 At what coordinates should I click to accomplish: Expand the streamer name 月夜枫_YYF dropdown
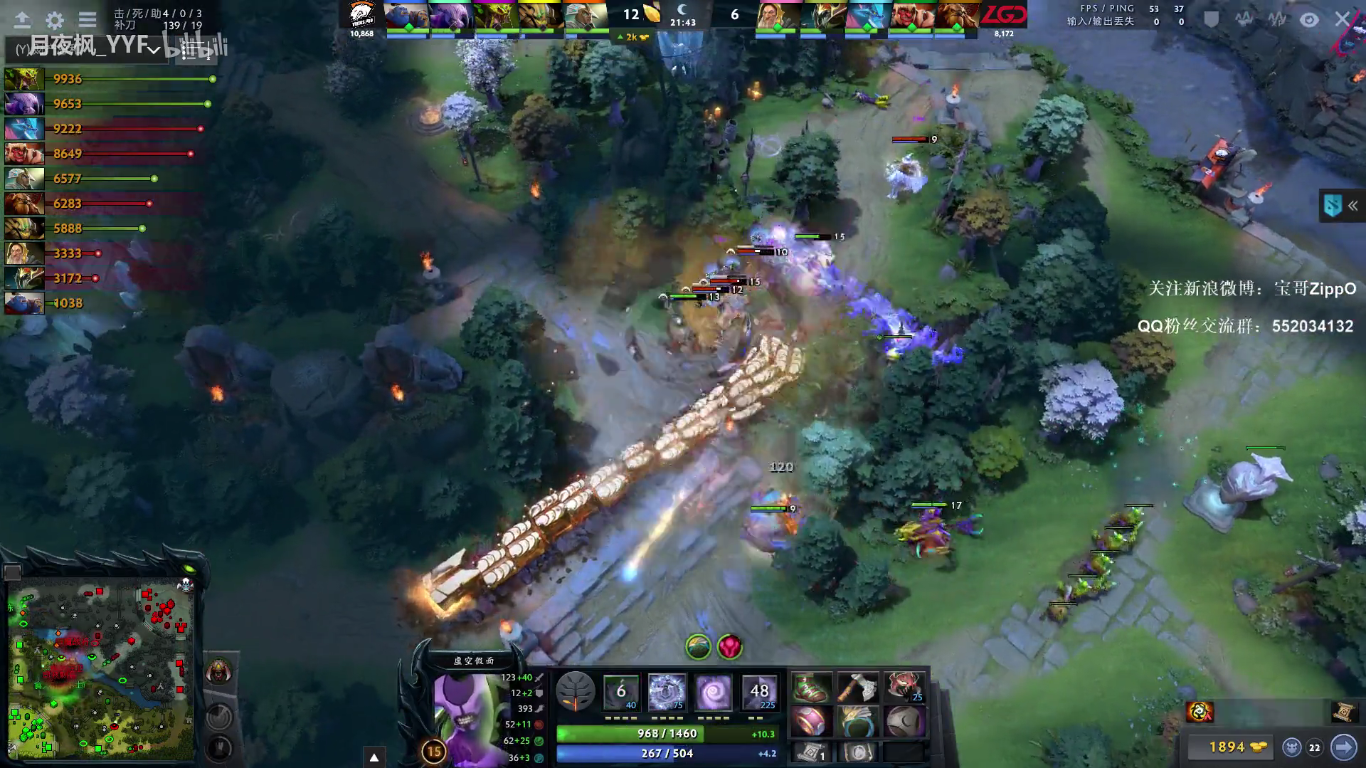click(x=152, y=46)
